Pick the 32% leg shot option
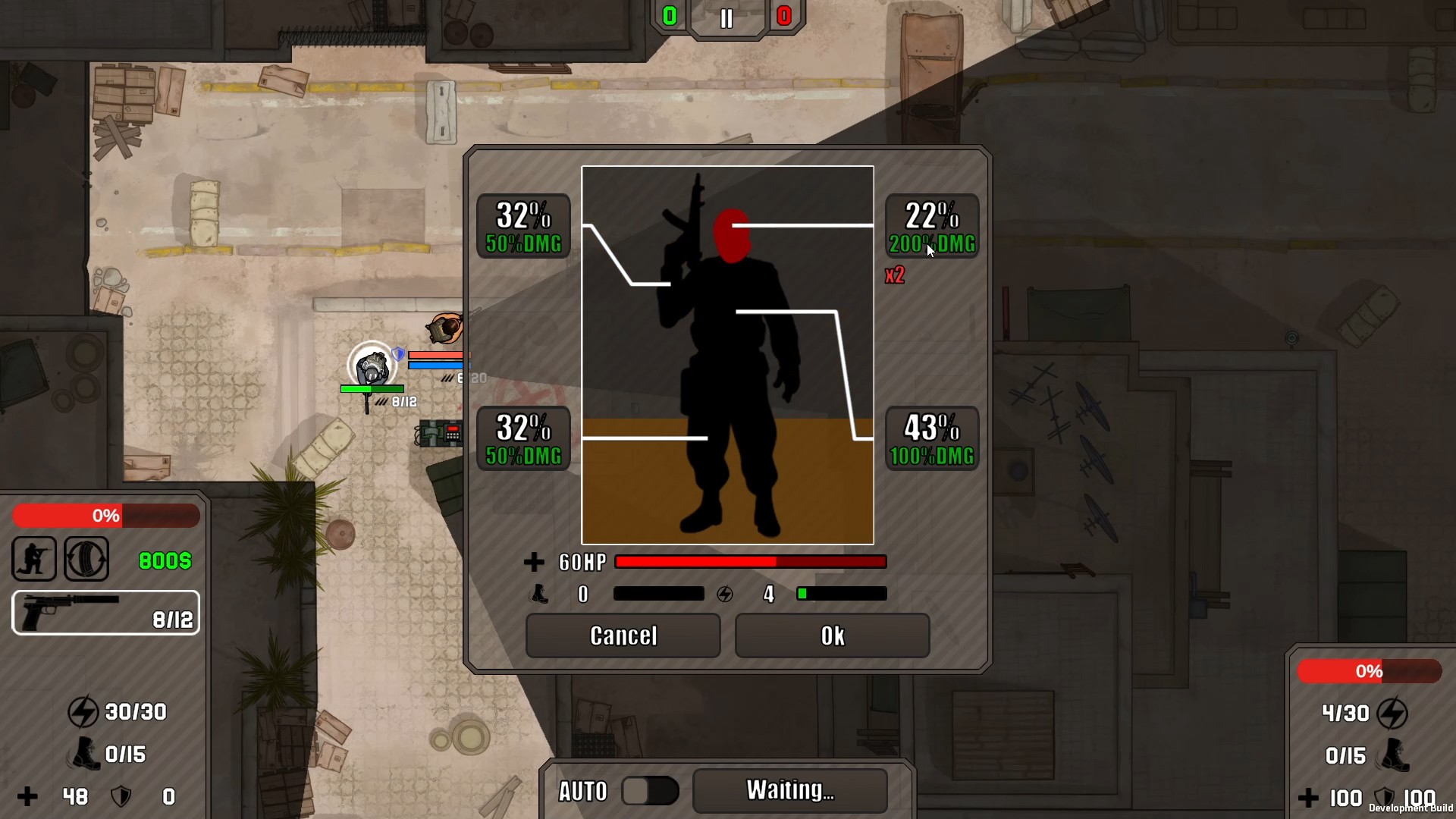The image size is (1456, 819). 523,439
